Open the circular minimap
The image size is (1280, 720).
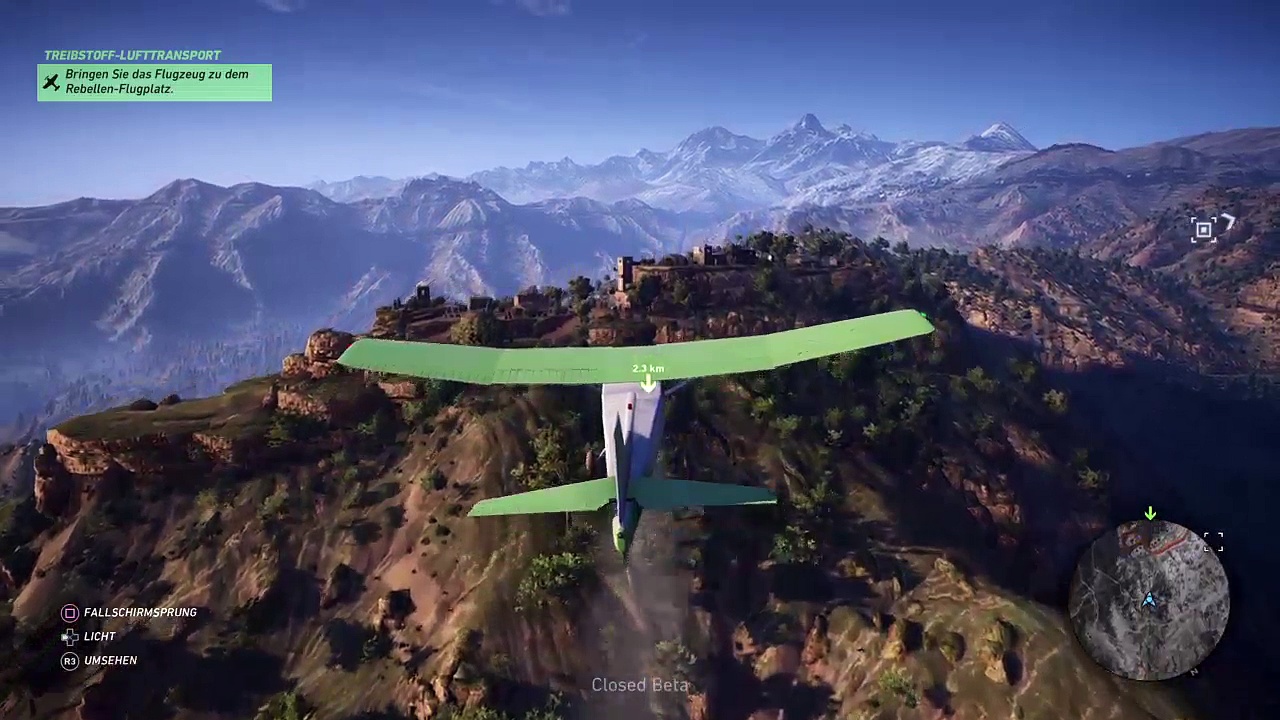coord(1149,600)
